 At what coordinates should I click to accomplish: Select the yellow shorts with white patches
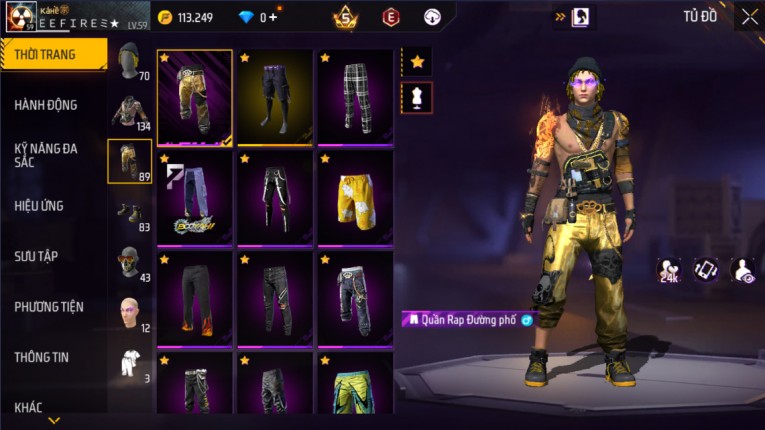pos(355,196)
